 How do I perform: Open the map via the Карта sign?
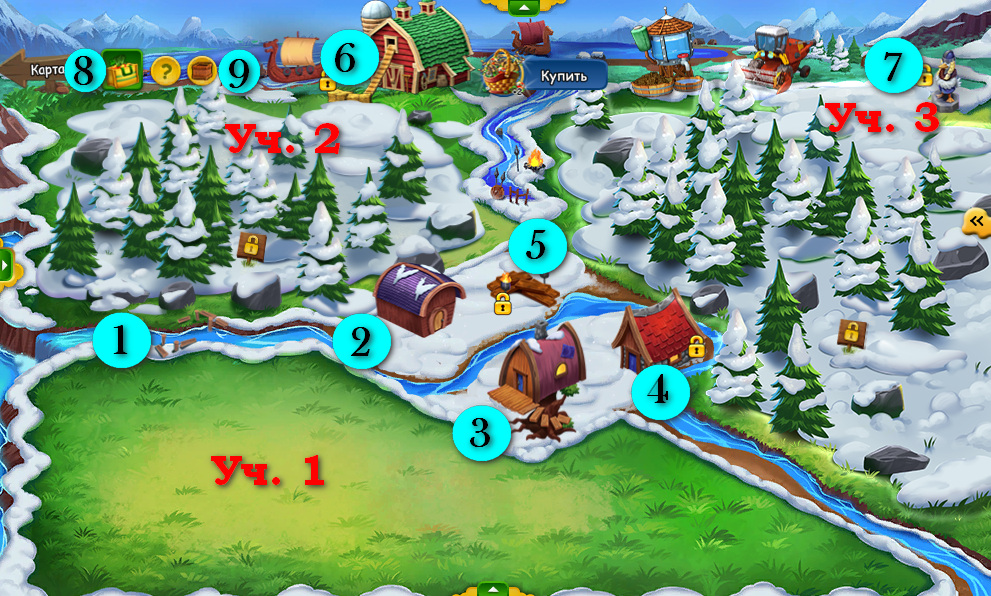(40, 70)
